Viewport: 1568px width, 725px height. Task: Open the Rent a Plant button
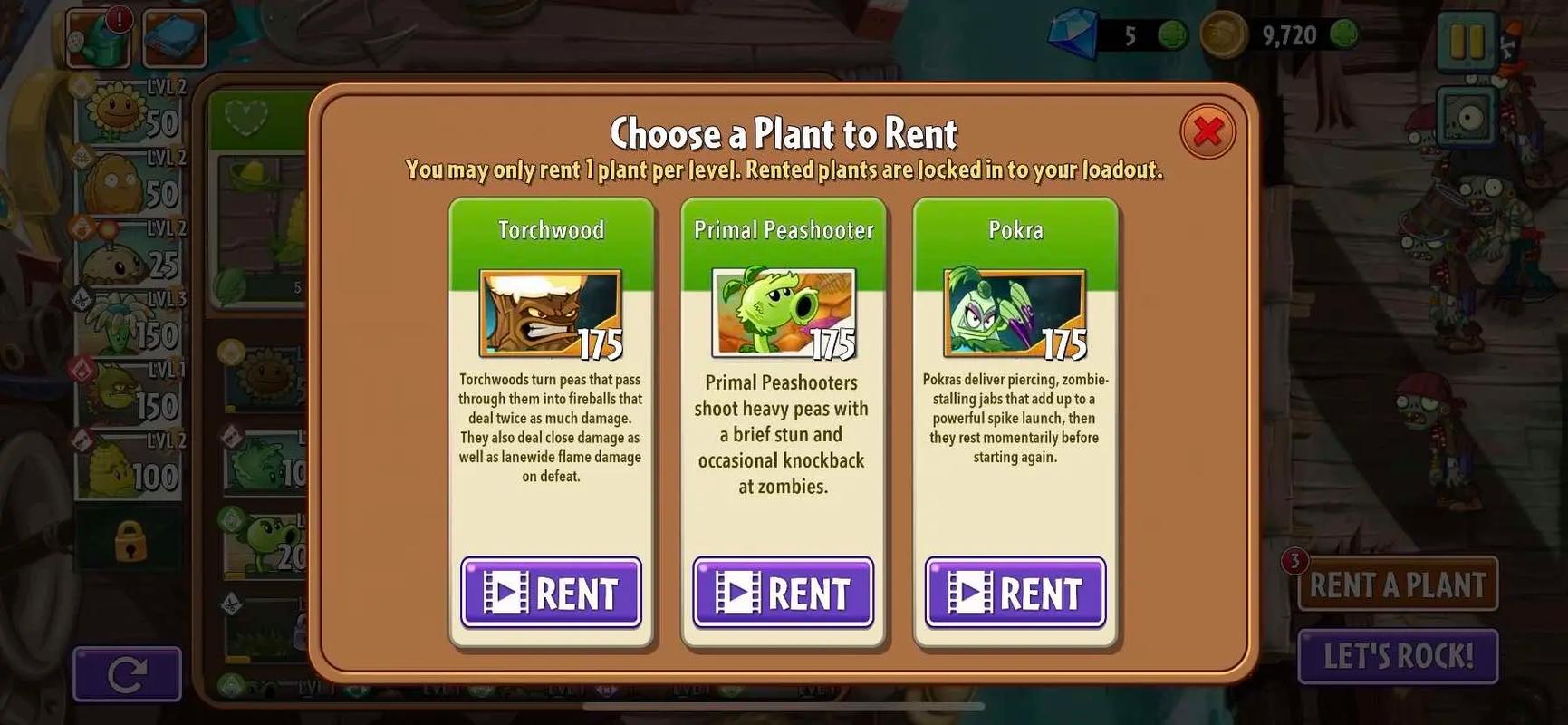(1398, 585)
